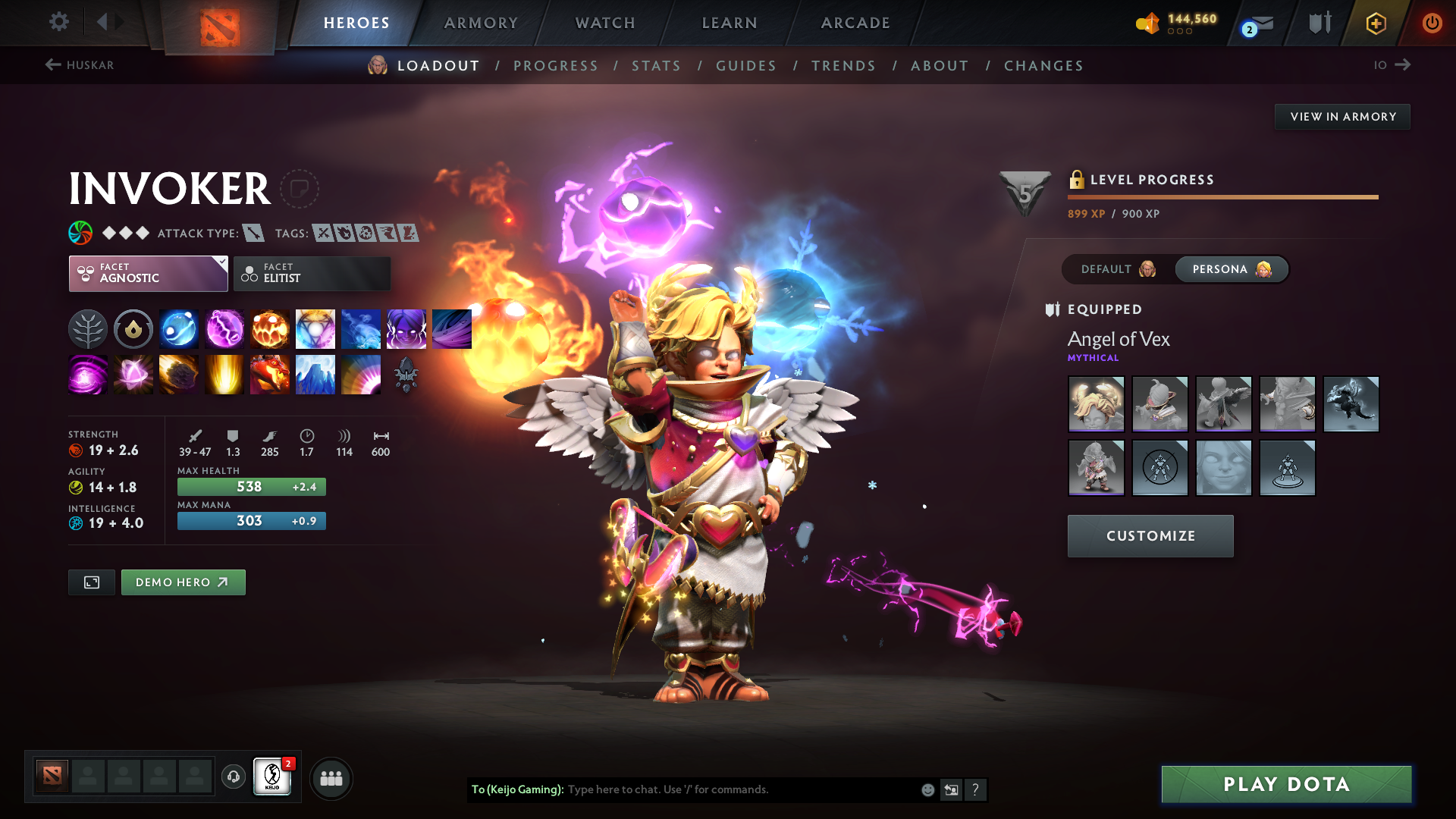Select the Quas orb ability icon
Image resolution: width=1456 pixels, height=819 pixels.
point(179,328)
